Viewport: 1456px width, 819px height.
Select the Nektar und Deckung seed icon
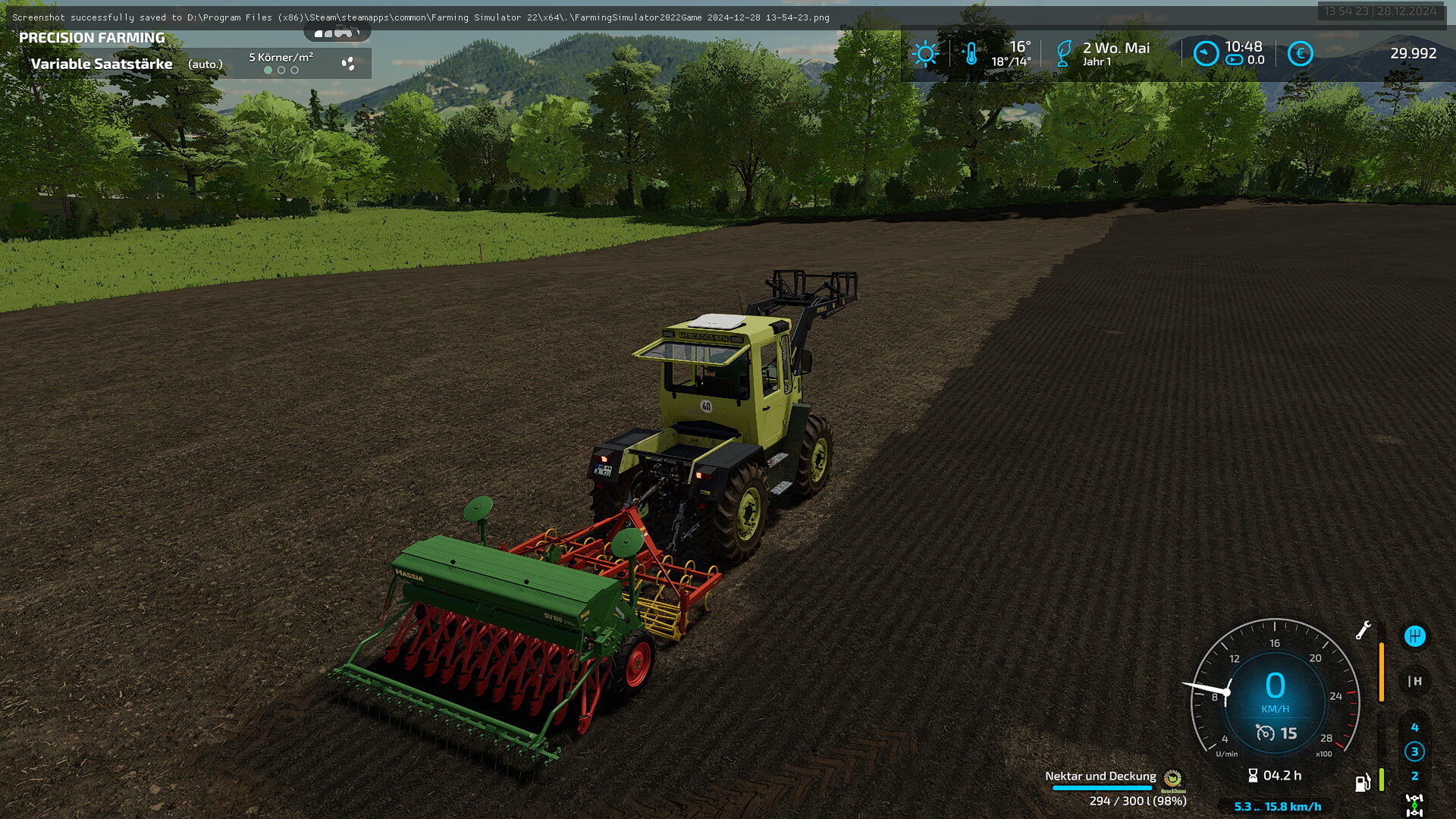(x=1172, y=779)
